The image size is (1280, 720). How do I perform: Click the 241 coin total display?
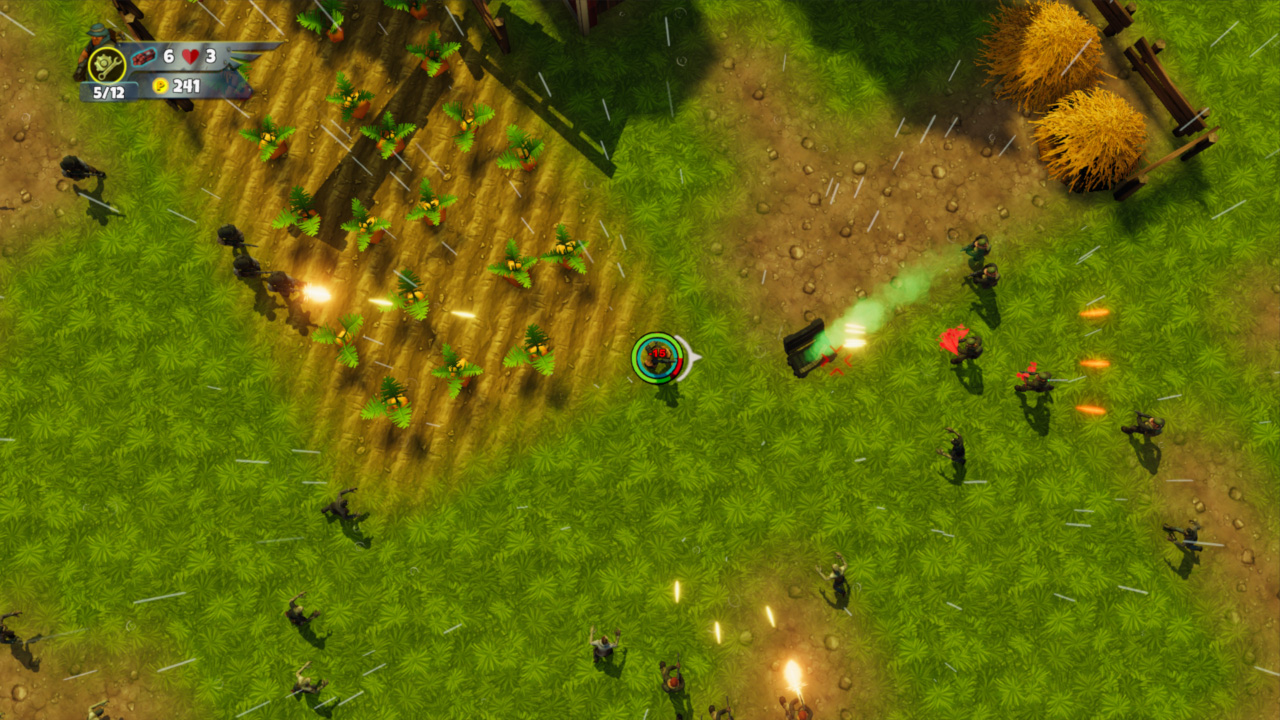(x=186, y=86)
